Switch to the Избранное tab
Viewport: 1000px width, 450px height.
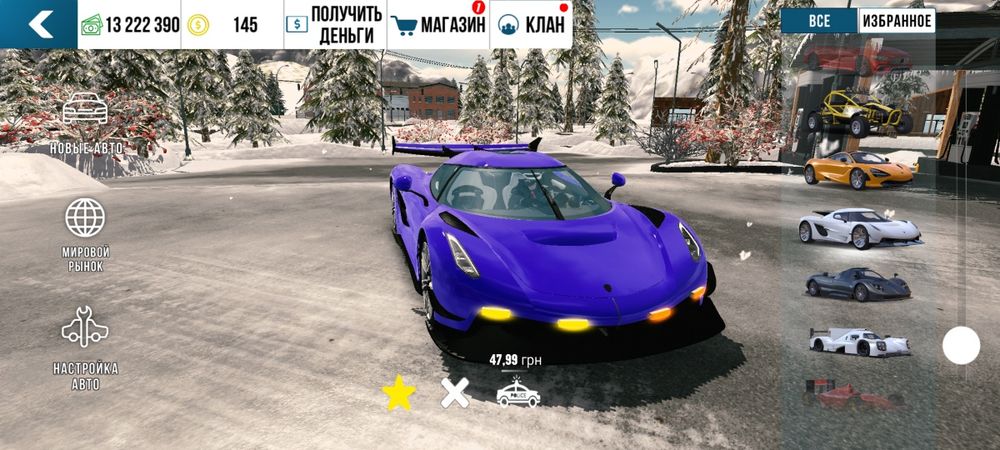[x=896, y=21]
